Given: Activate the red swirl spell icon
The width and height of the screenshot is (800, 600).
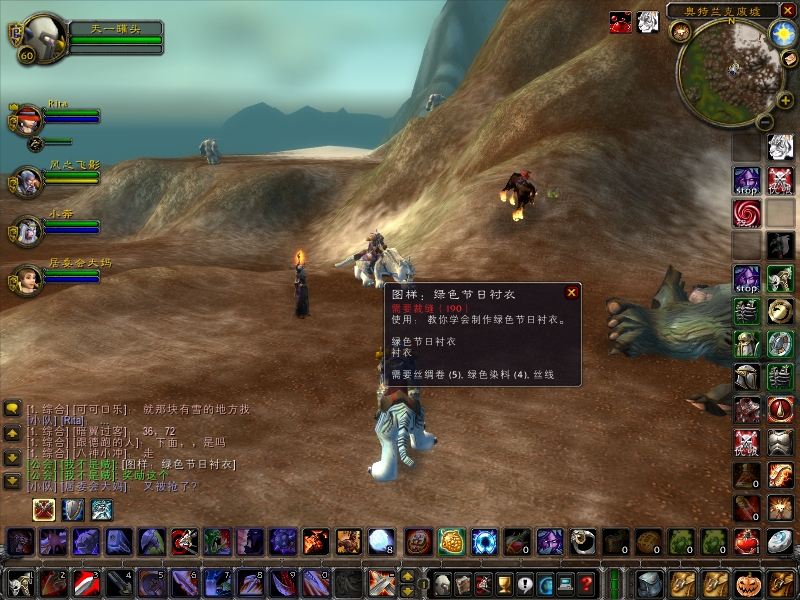Looking at the screenshot, I should [746, 212].
